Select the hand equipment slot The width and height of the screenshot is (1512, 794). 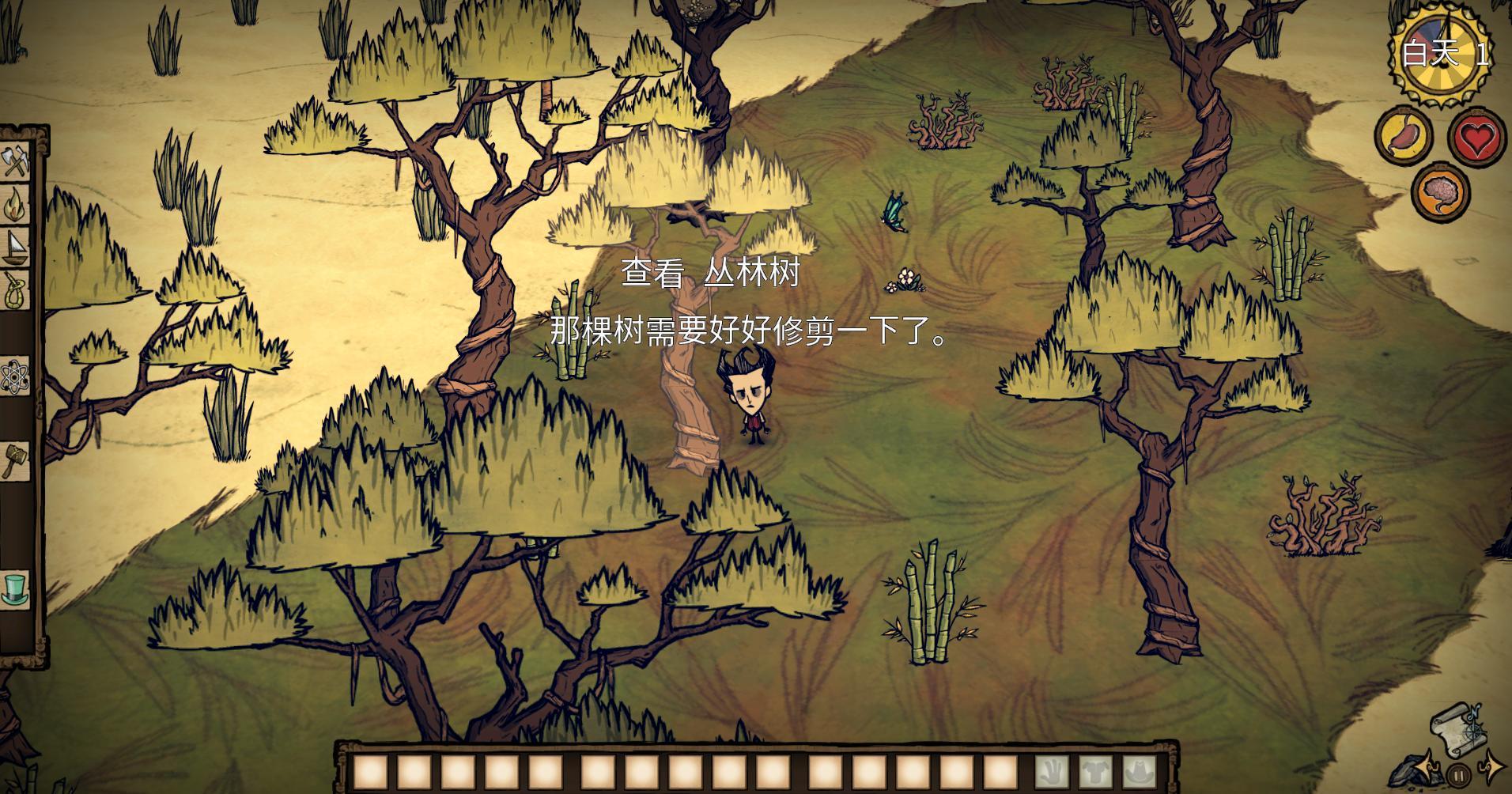pos(1053,772)
